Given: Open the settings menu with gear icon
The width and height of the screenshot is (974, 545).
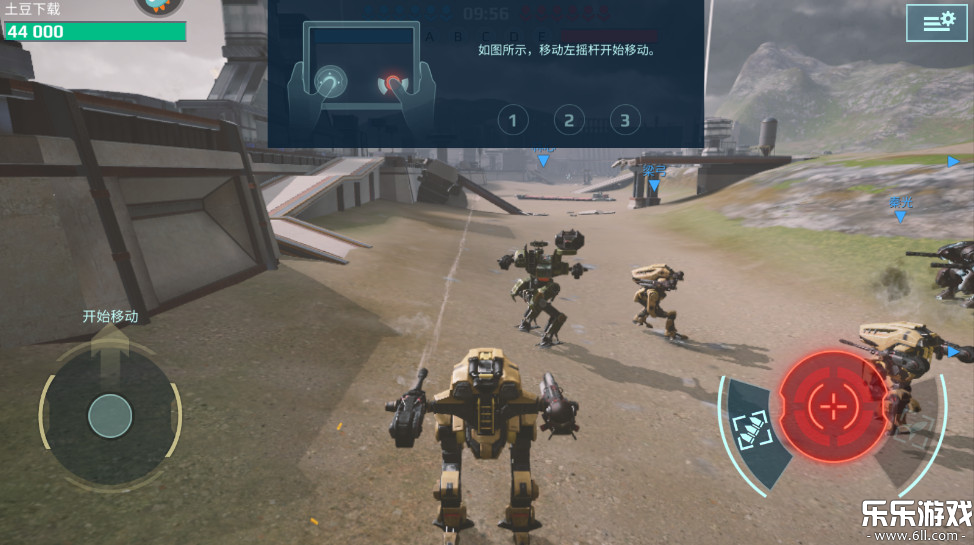Looking at the screenshot, I should click(x=937, y=22).
